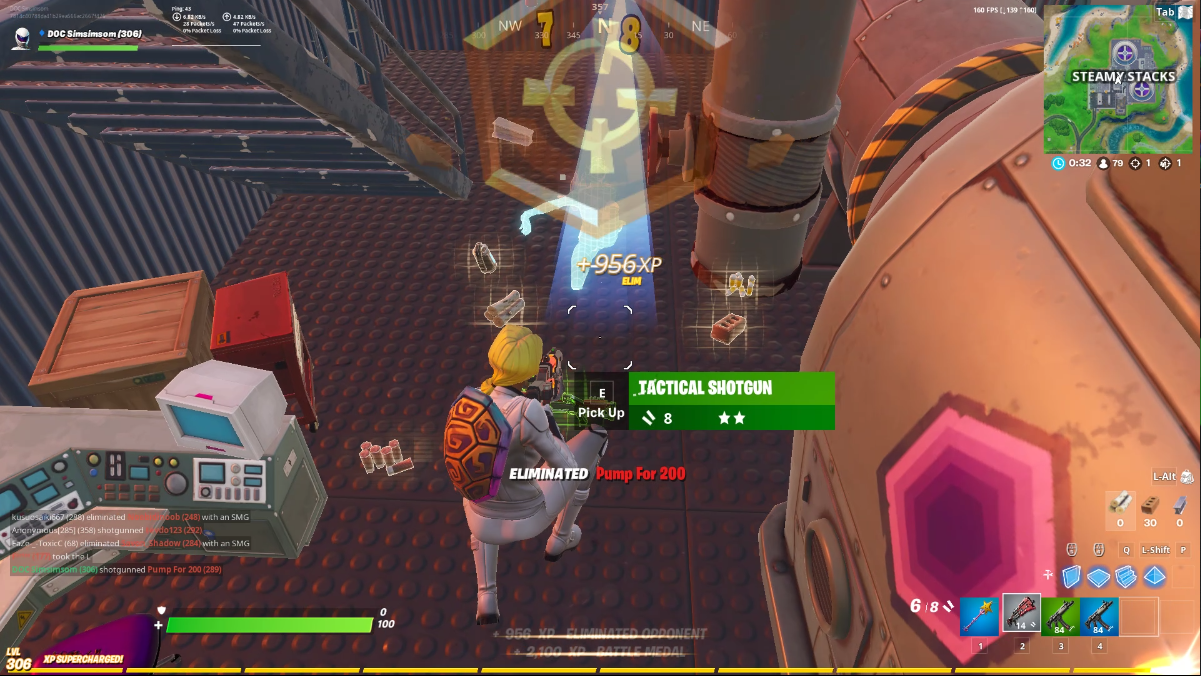Equip the green submachine gun slot
Image resolution: width=1201 pixels, height=676 pixels.
[x=1060, y=616]
